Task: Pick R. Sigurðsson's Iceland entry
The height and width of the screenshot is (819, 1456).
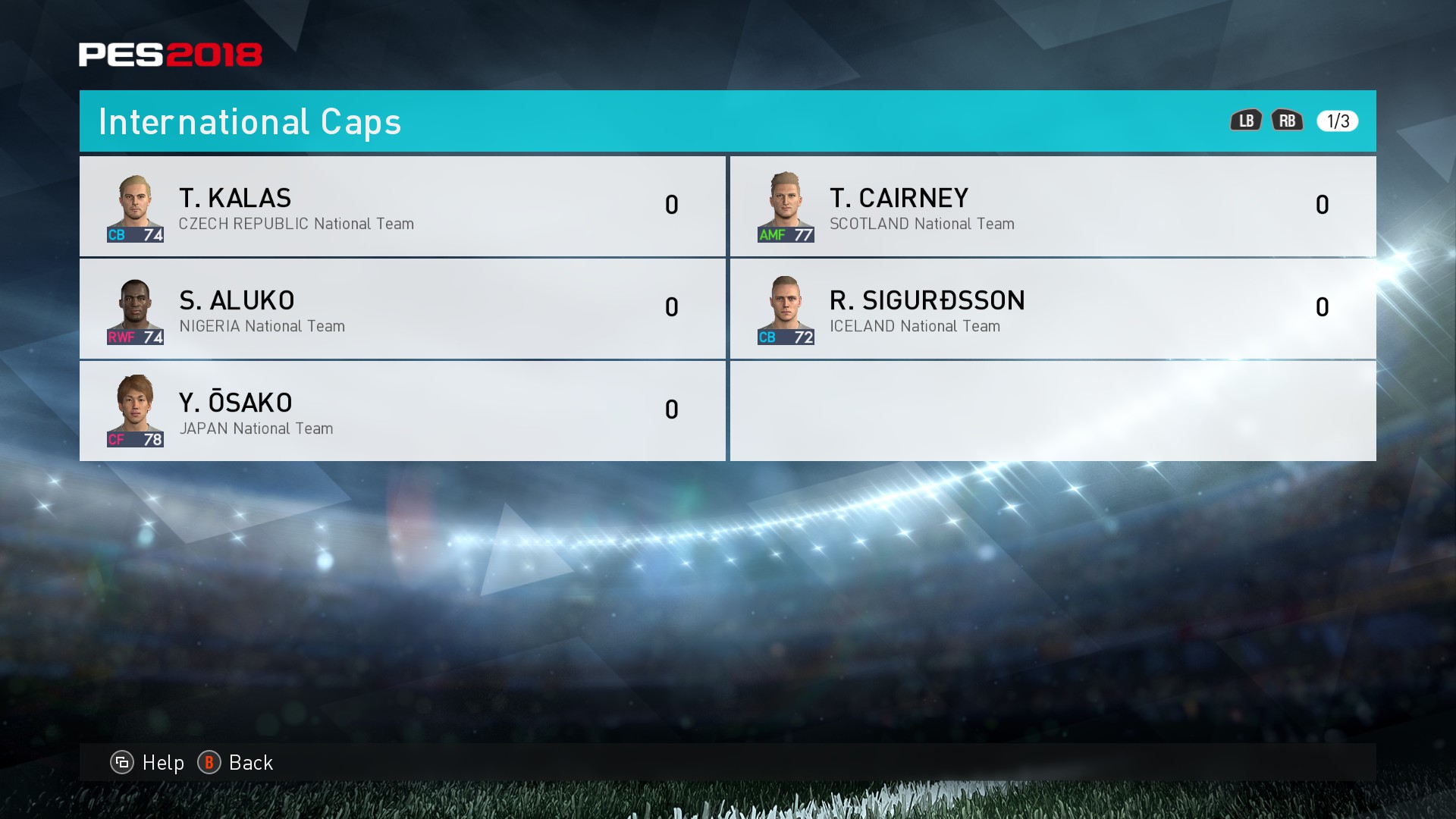Action: 1053,309
